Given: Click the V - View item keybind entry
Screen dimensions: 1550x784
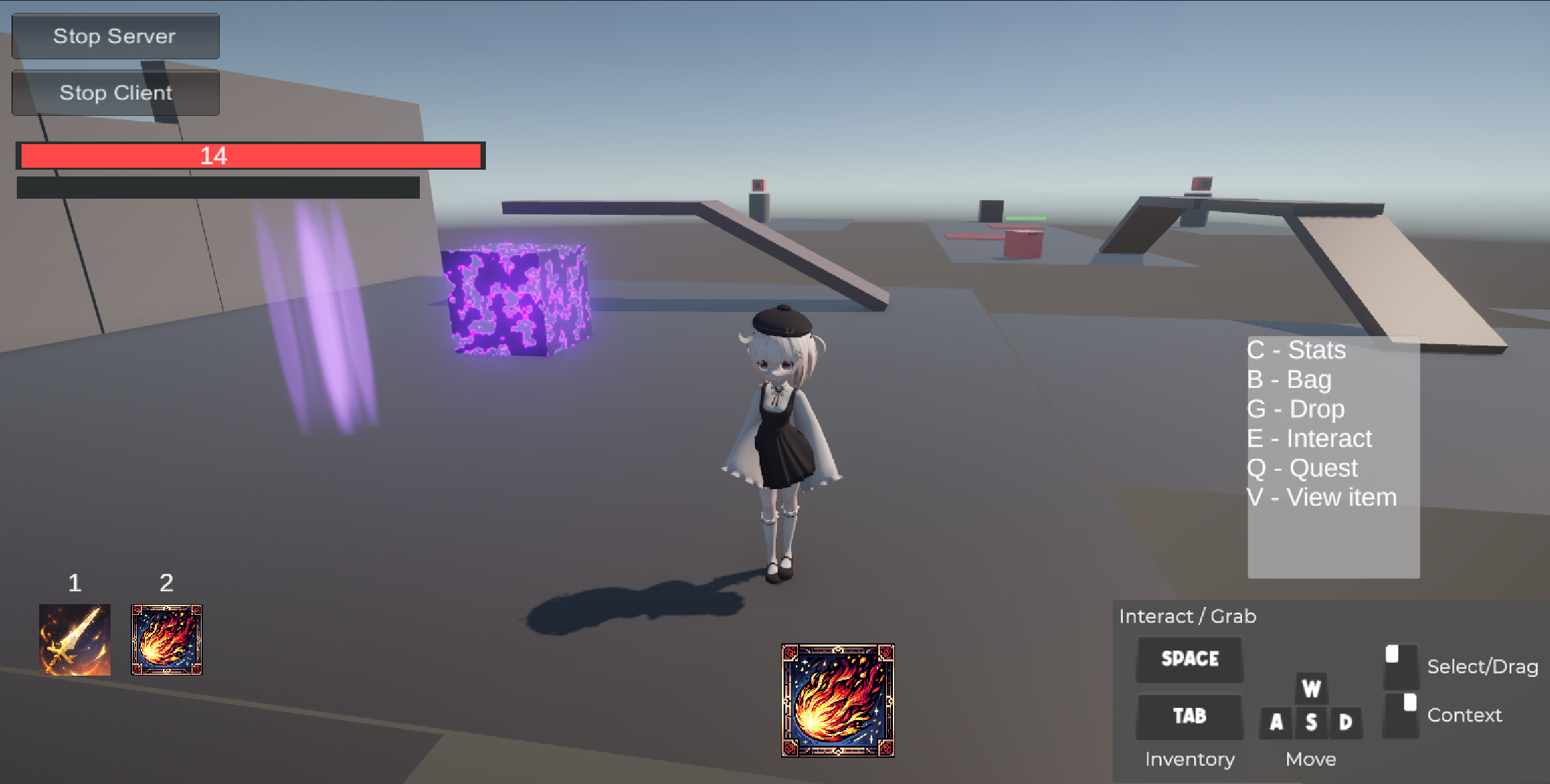Looking at the screenshot, I should coord(1322,497).
